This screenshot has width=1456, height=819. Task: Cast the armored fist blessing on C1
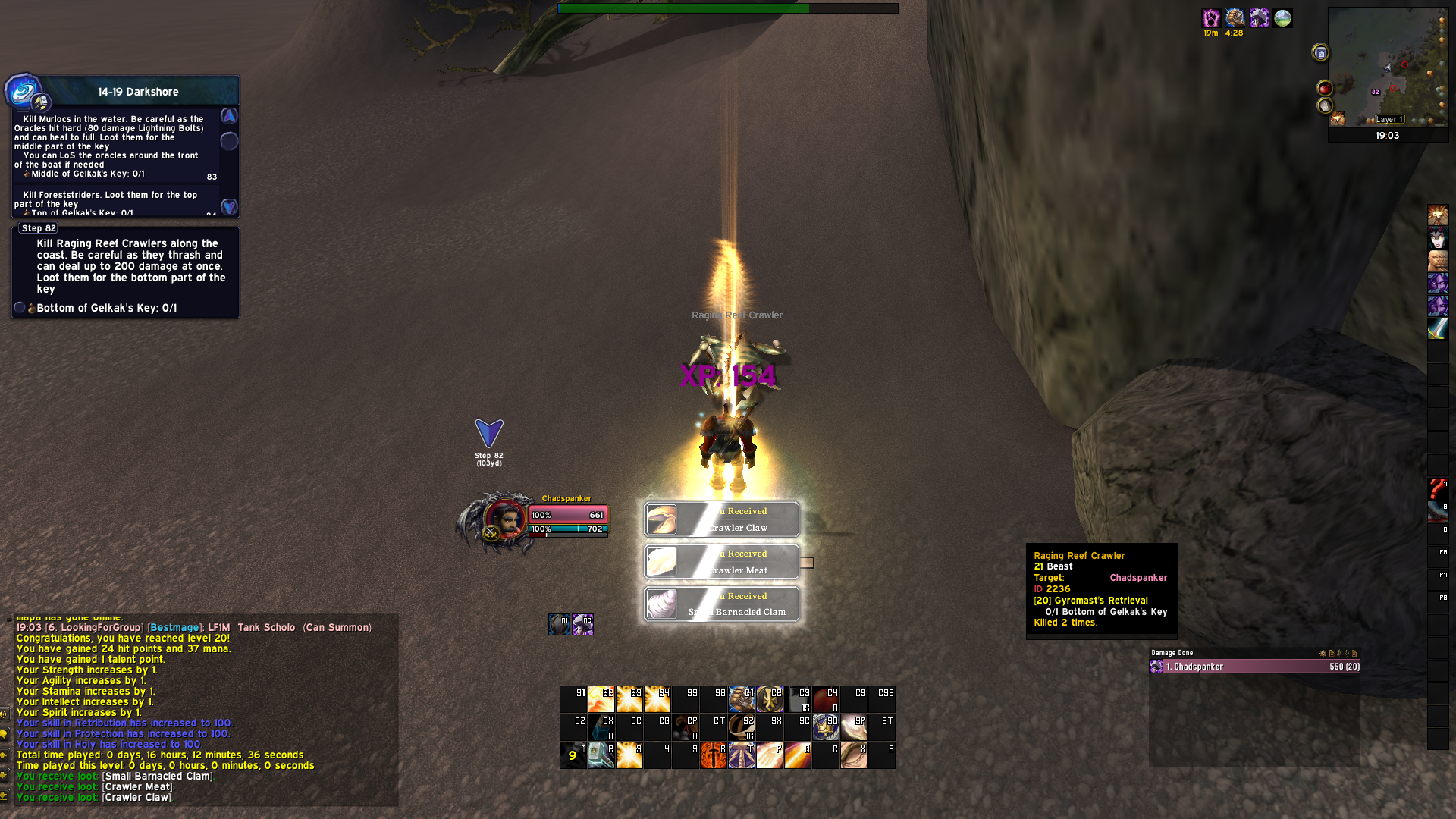[741, 699]
